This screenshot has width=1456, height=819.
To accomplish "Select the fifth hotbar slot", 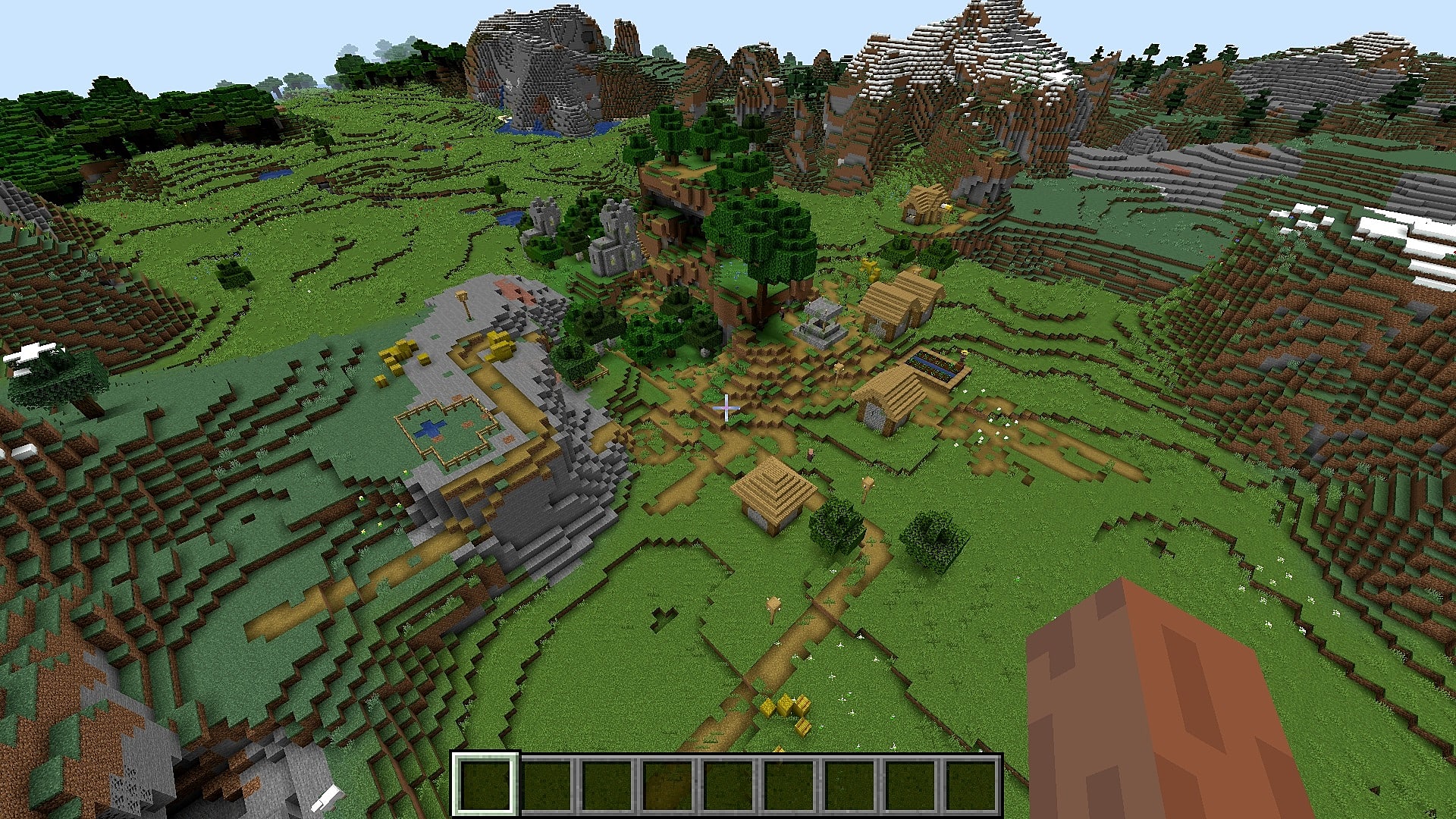I will 728,787.
